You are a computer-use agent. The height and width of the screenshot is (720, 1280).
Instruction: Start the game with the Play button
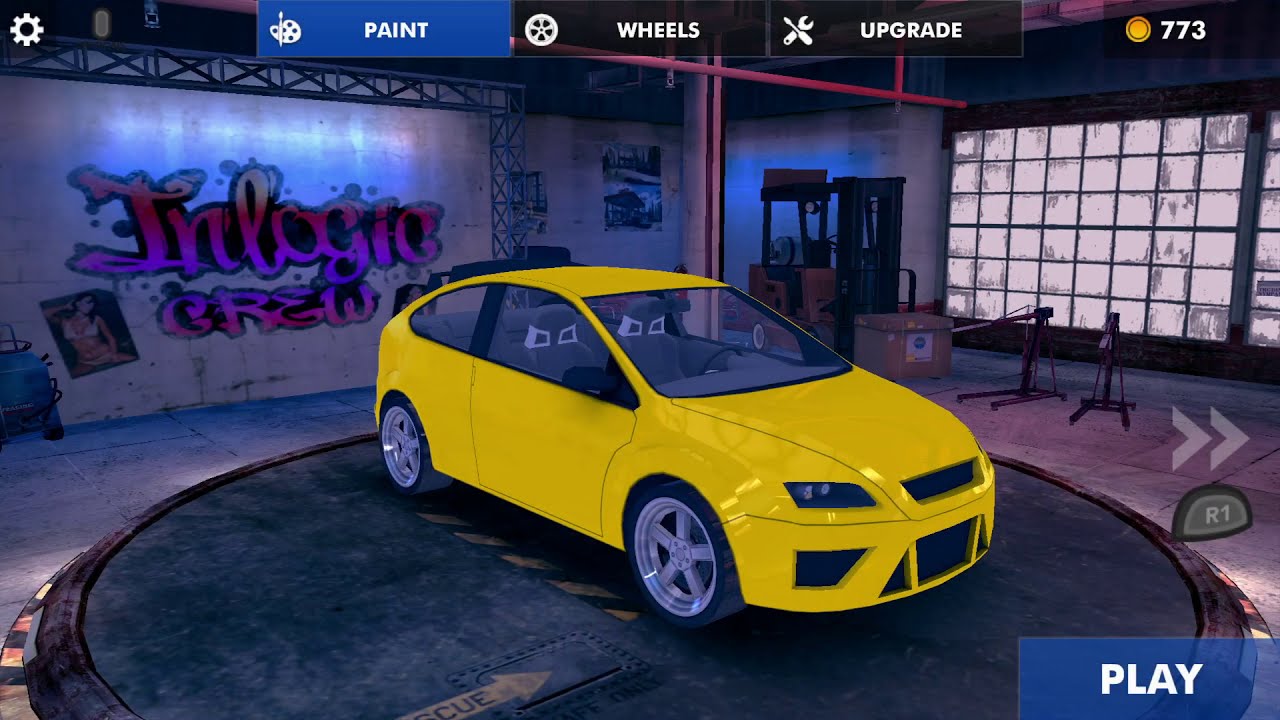point(1150,679)
